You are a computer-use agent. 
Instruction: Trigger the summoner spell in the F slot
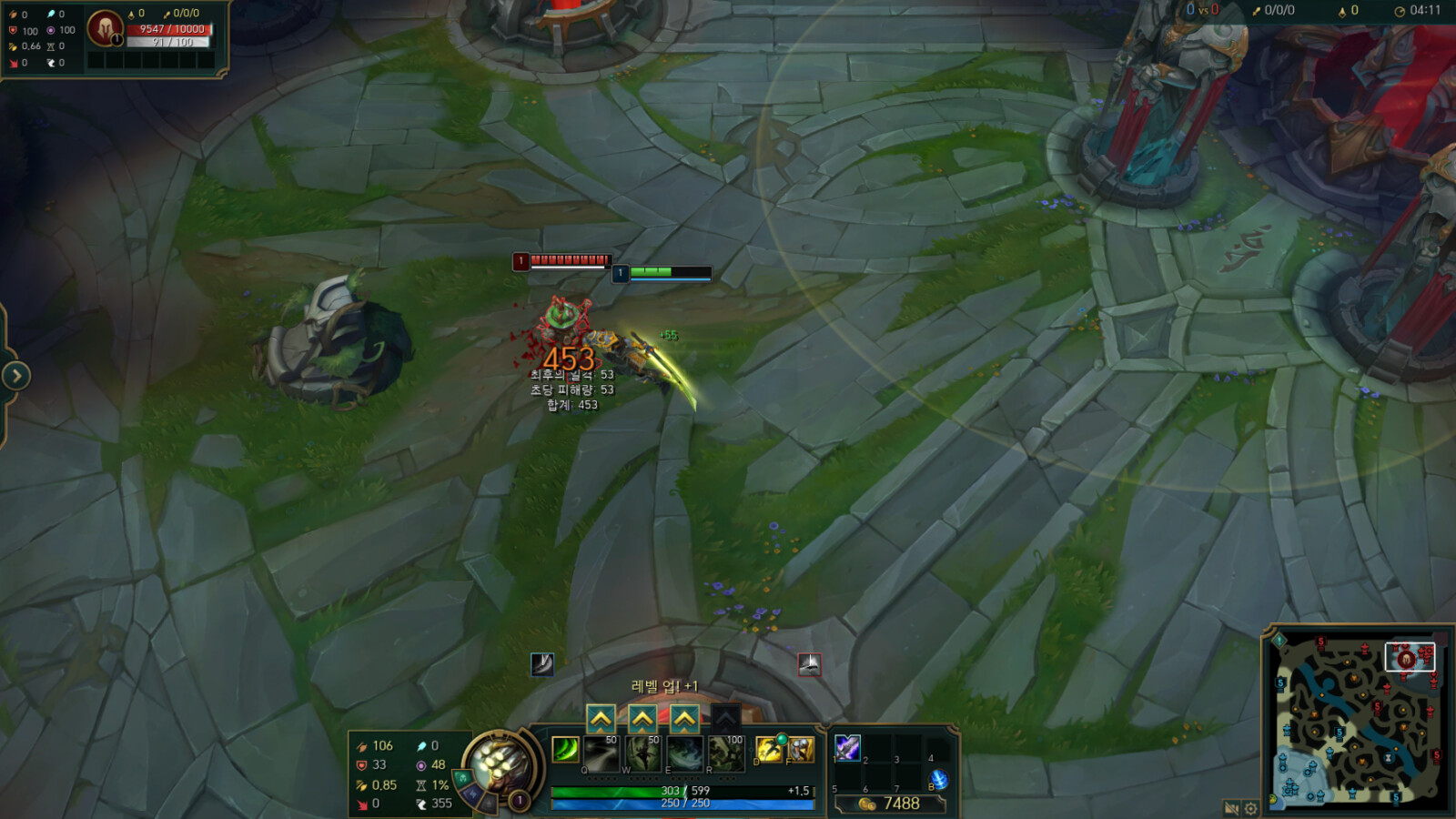[x=803, y=748]
